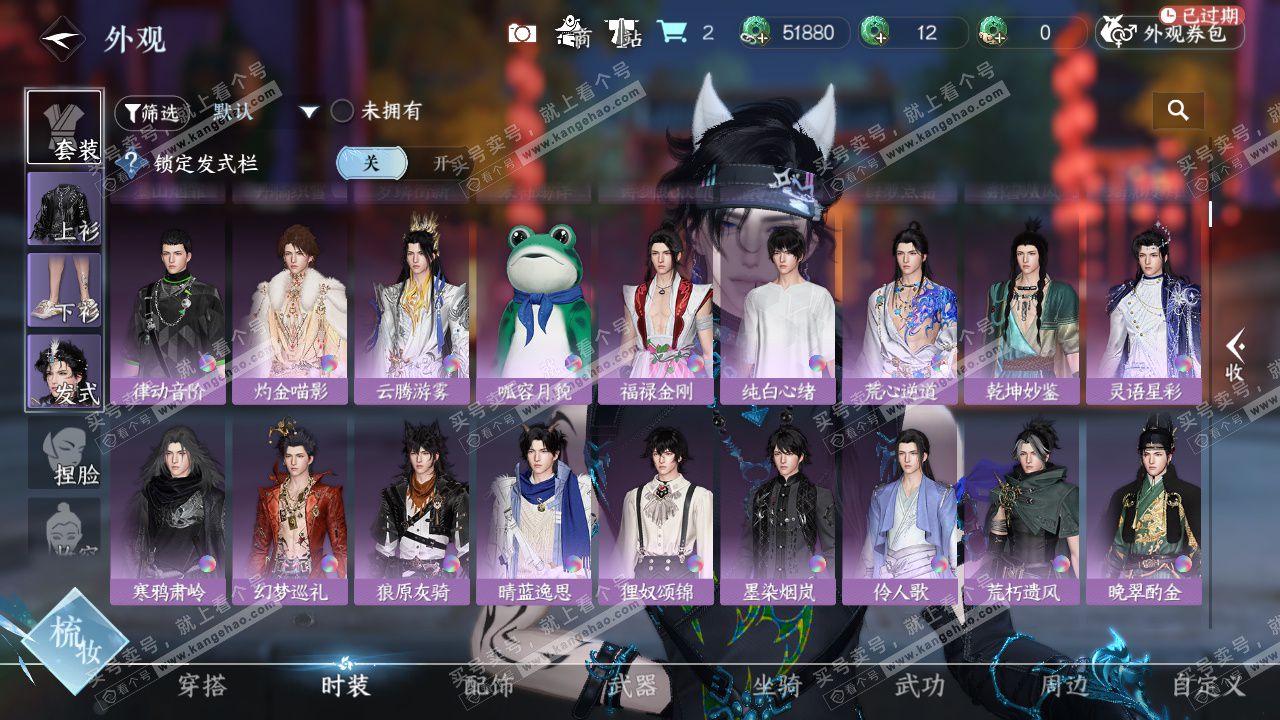
Task: Expand the 默认 sort dropdown
Action: click(x=309, y=112)
